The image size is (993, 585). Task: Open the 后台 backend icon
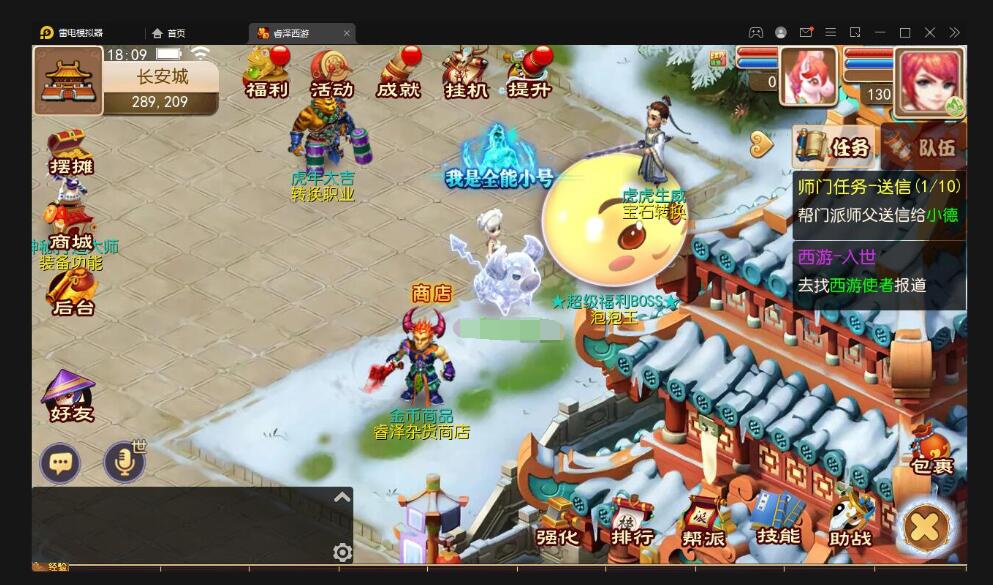71,292
